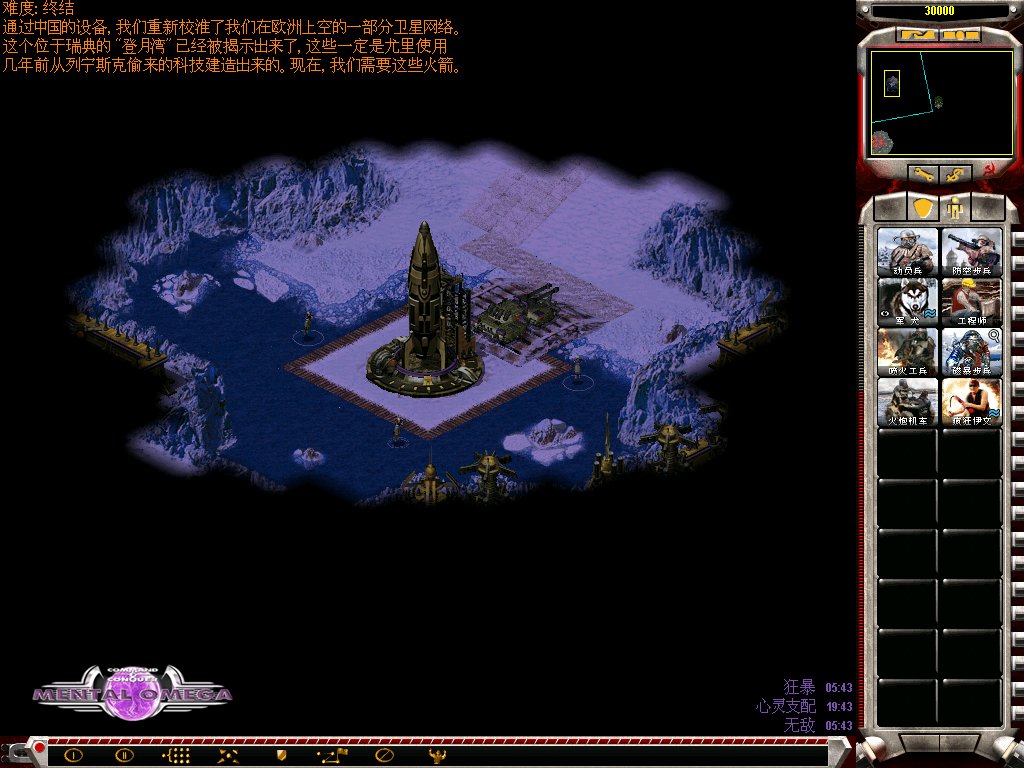Activate the wrench repair button
The height and width of the screenshot is (768, 1024).
(923, 174)
